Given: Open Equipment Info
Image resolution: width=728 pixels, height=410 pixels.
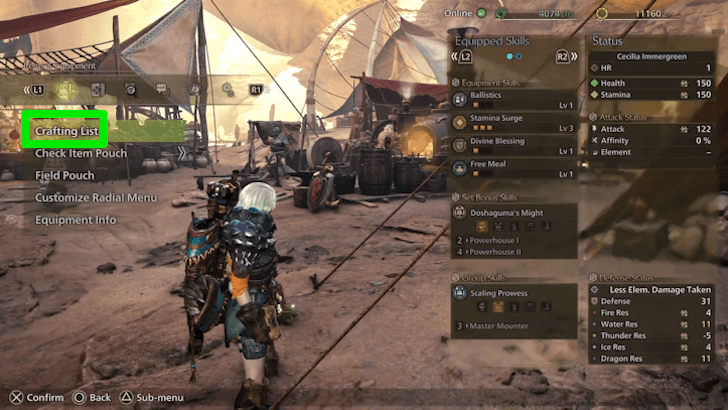Looking at the screenshot, I should (x=76, y=219).
